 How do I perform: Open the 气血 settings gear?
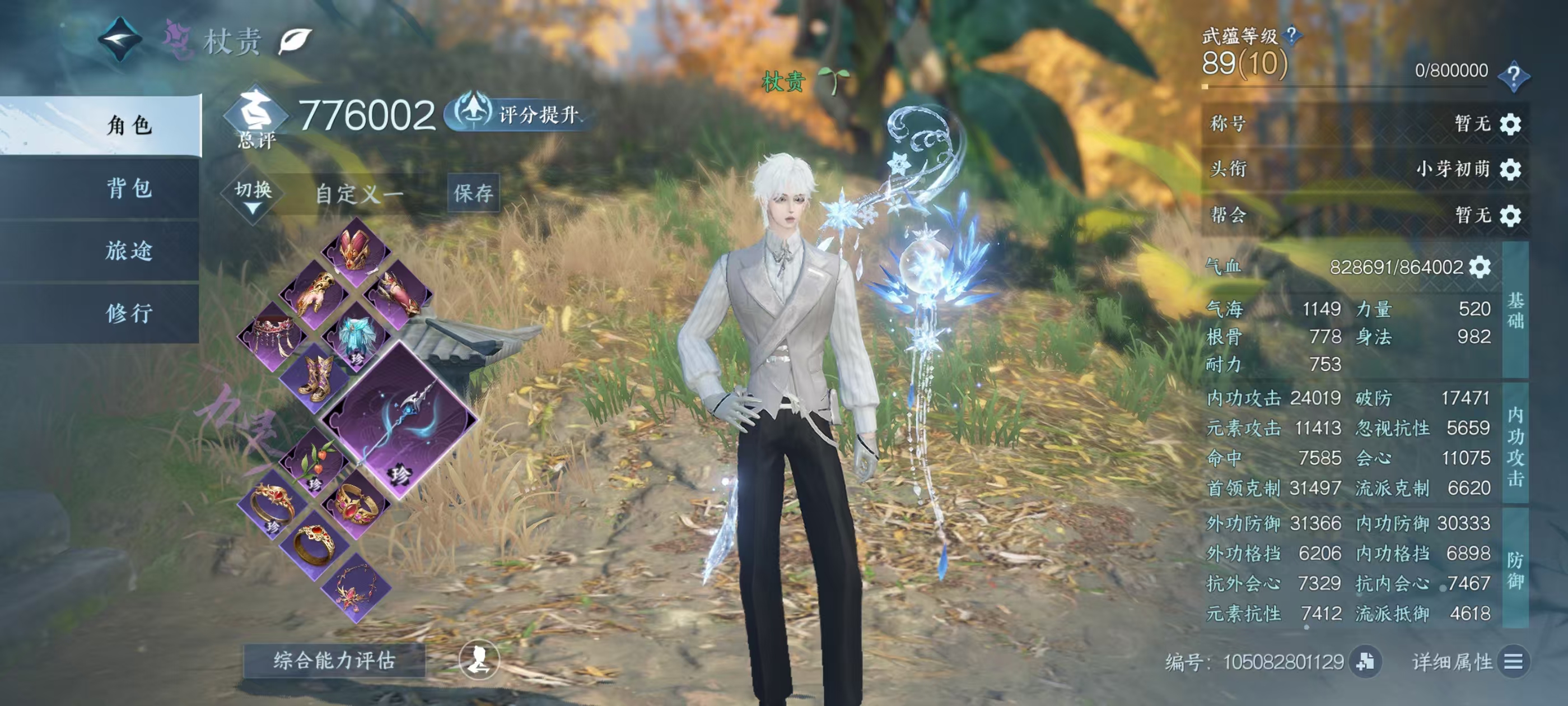(1480, 267)
